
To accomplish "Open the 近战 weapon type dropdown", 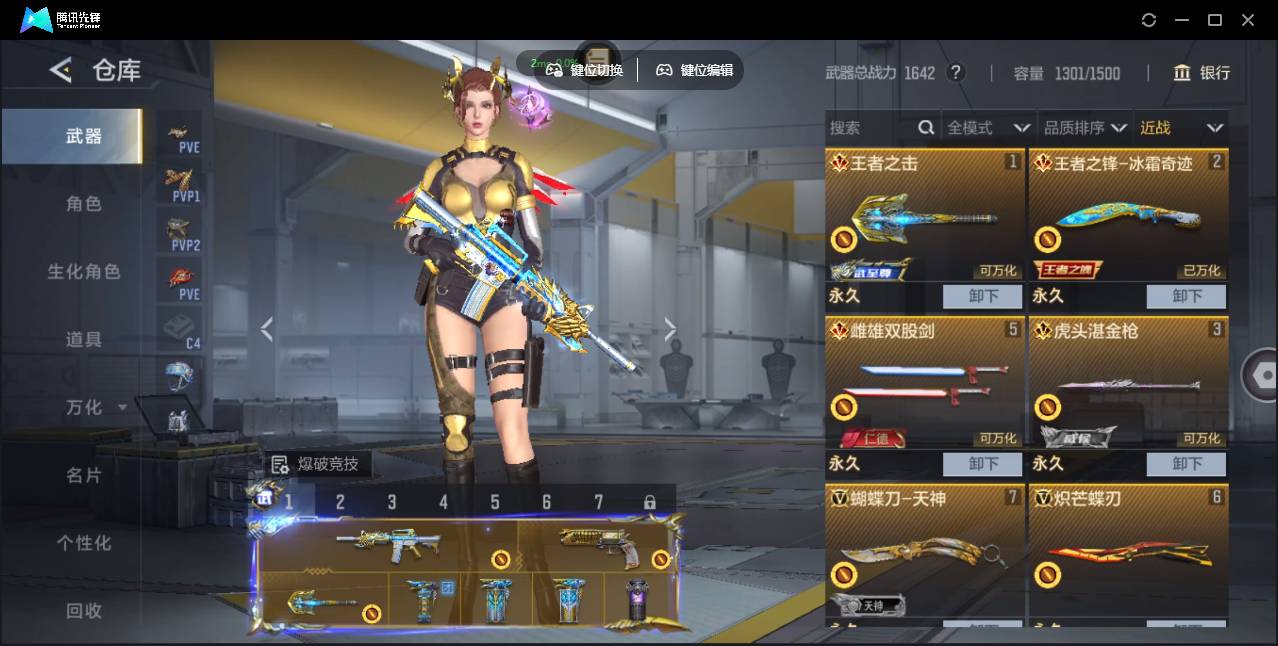I will pos(1181,128).
